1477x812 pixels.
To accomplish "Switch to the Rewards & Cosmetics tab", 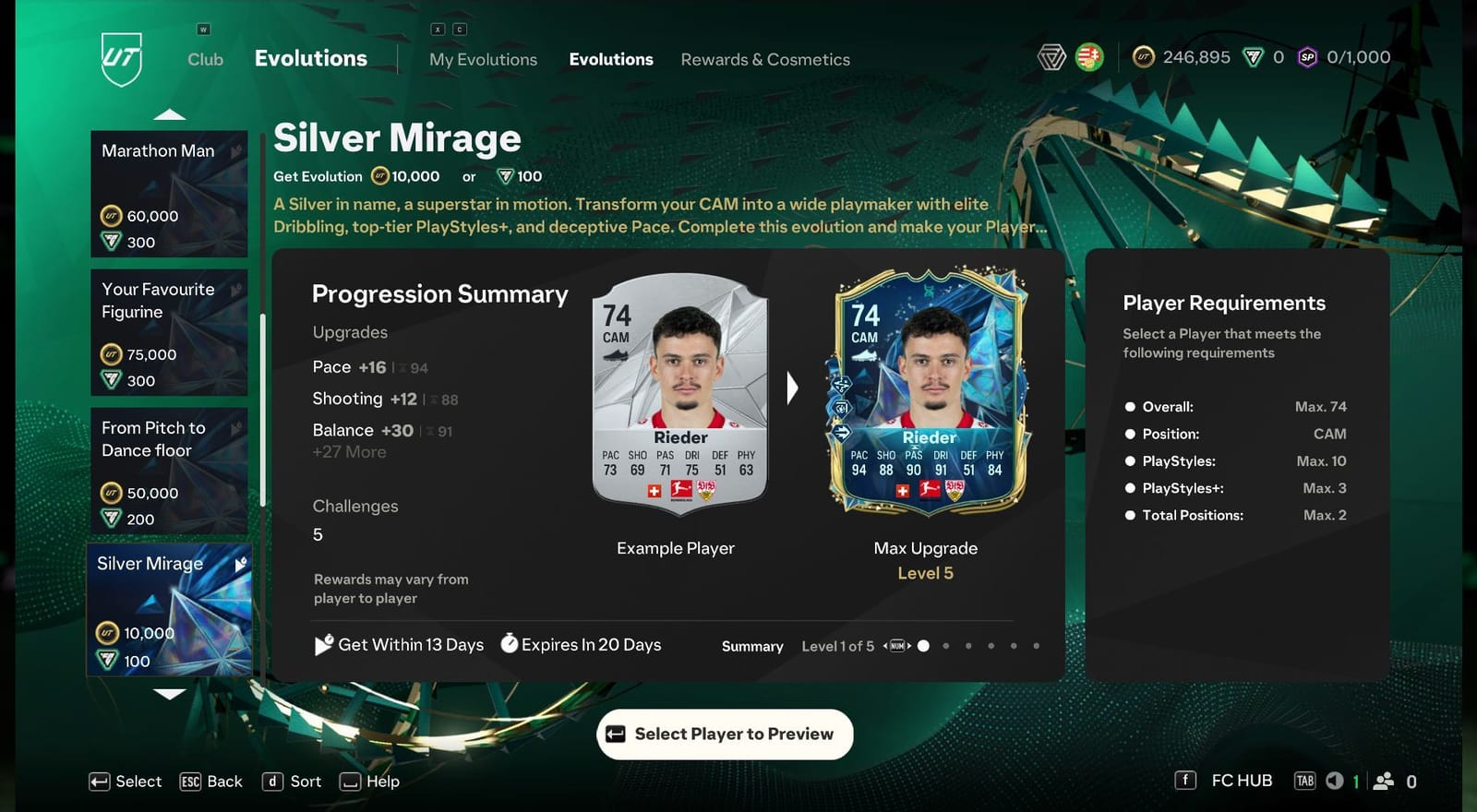I will coord(765,58).
